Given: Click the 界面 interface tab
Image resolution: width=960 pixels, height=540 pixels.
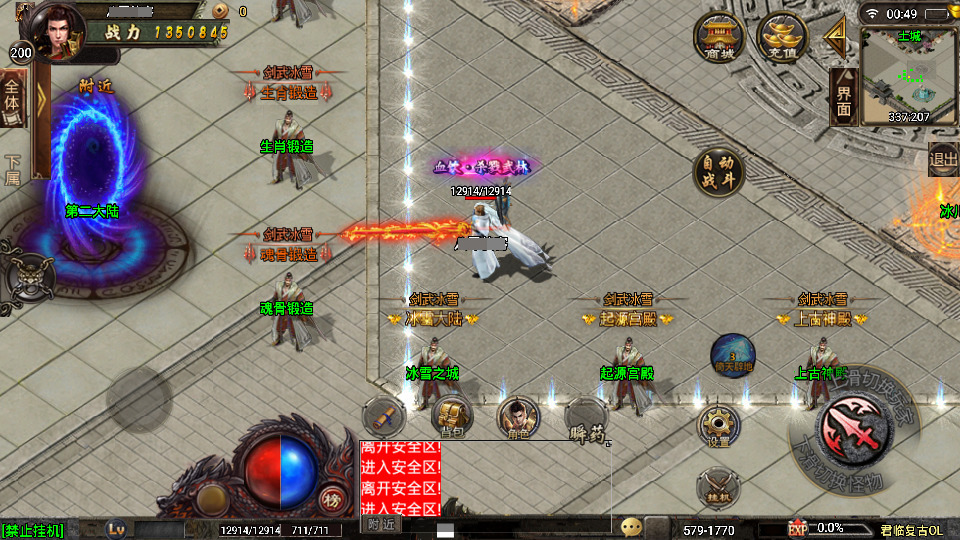Looking at the screenshot, I should pos(844,98).
